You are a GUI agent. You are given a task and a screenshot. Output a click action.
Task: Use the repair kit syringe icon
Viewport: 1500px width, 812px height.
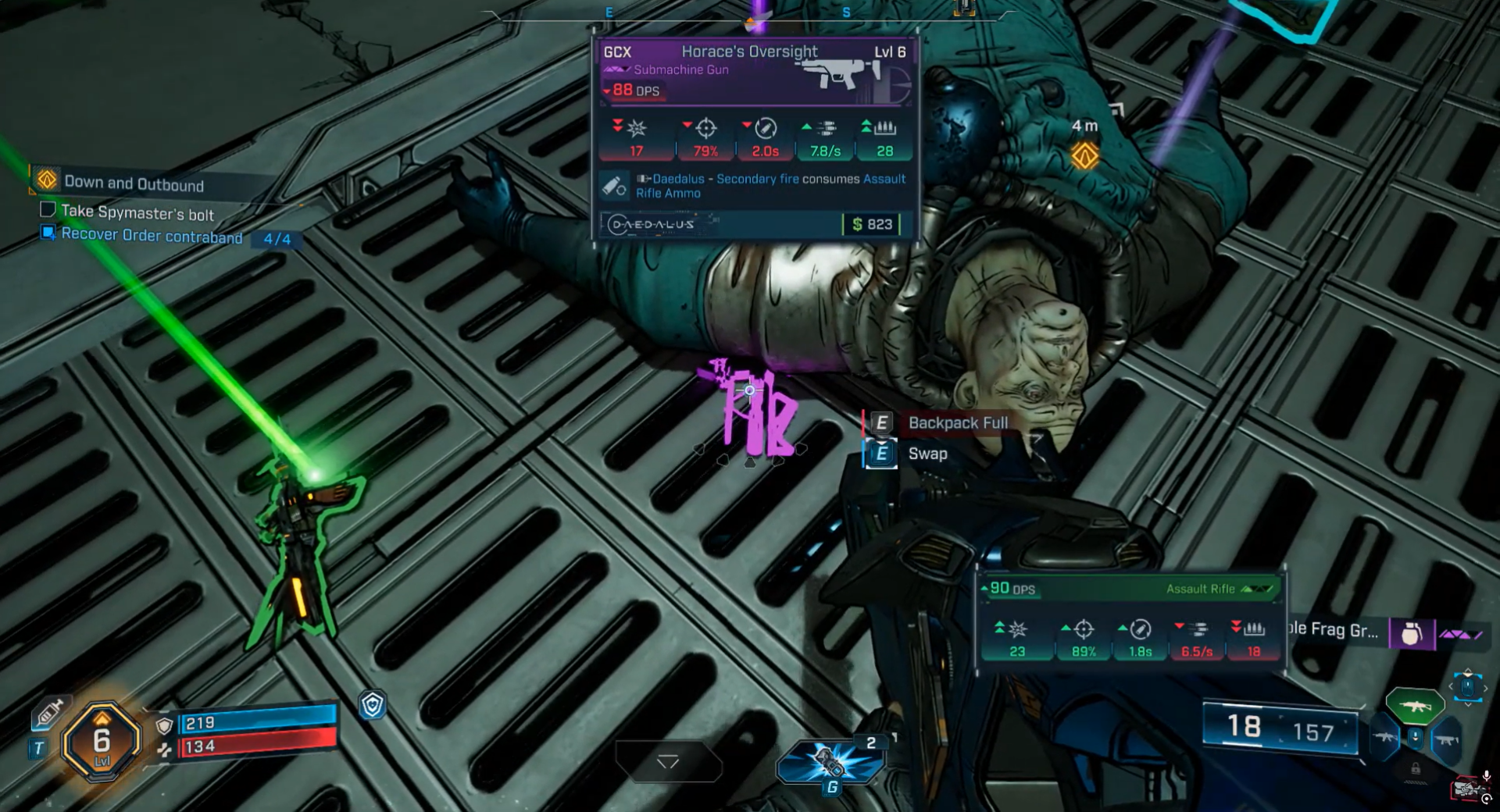click(x=50, y=712)
